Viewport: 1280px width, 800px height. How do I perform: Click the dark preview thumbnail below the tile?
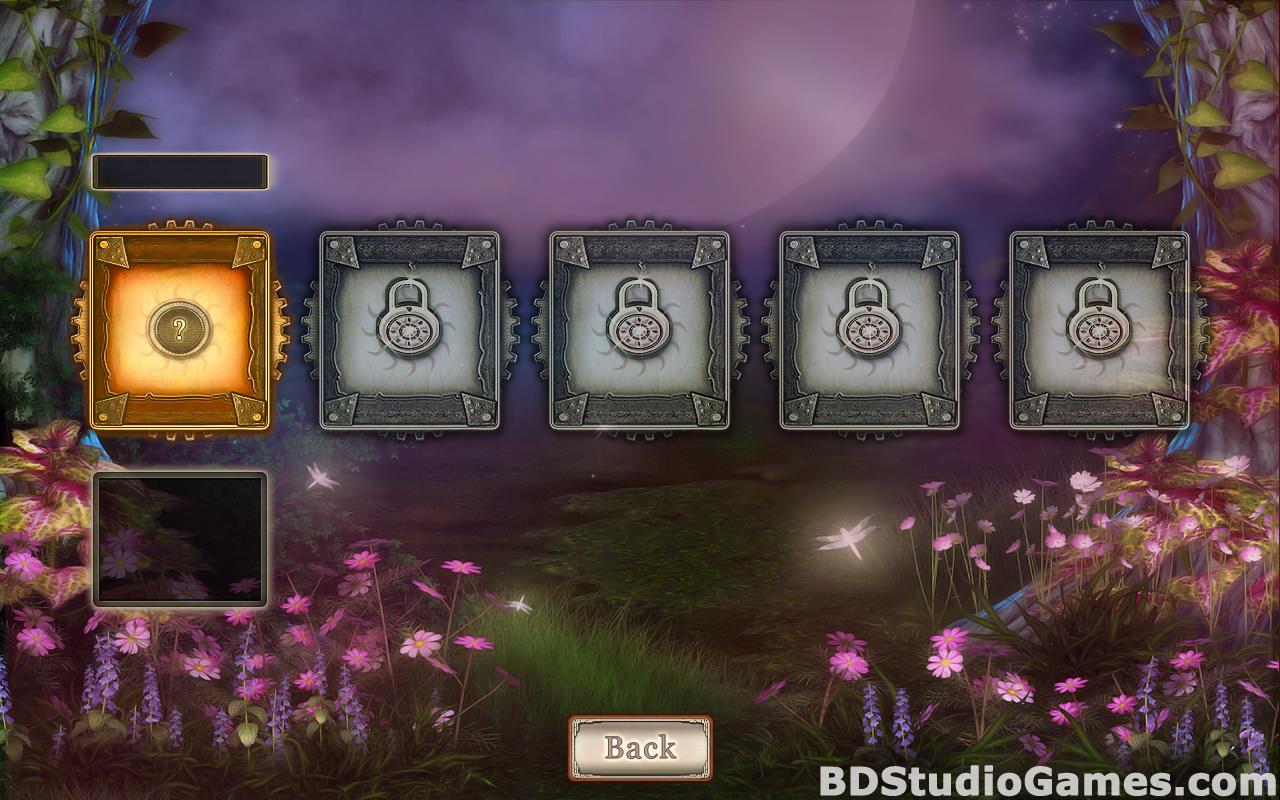tap(180, 539)
